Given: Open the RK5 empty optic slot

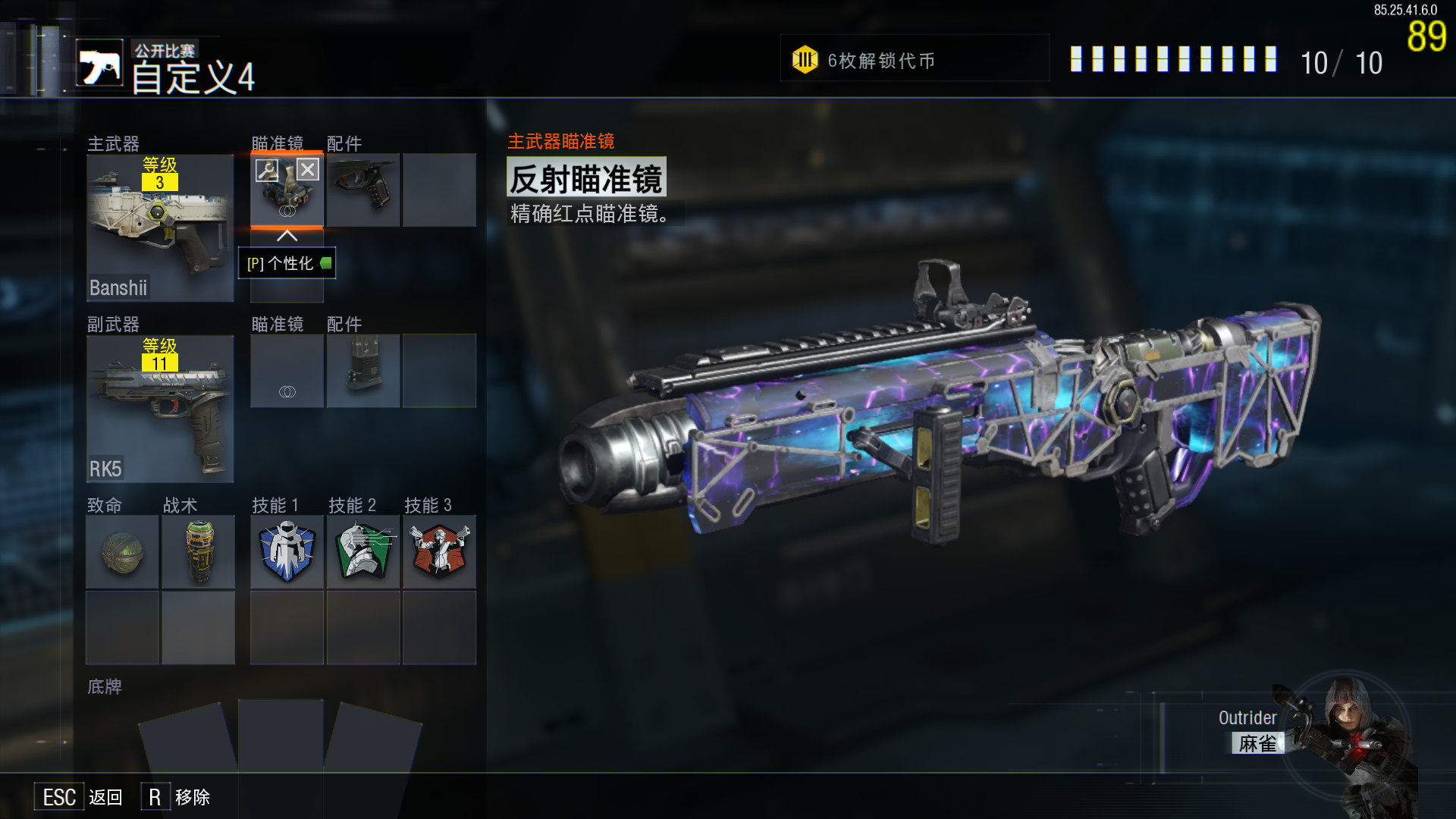Looking at the screenshot, I should tap(287, 371).
